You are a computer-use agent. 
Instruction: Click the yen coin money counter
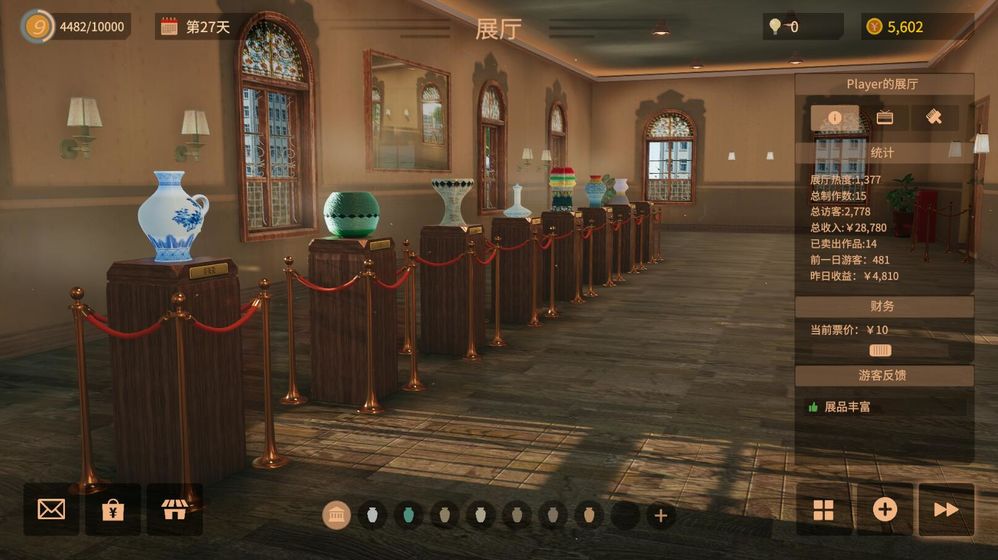(x=874, y=27)
